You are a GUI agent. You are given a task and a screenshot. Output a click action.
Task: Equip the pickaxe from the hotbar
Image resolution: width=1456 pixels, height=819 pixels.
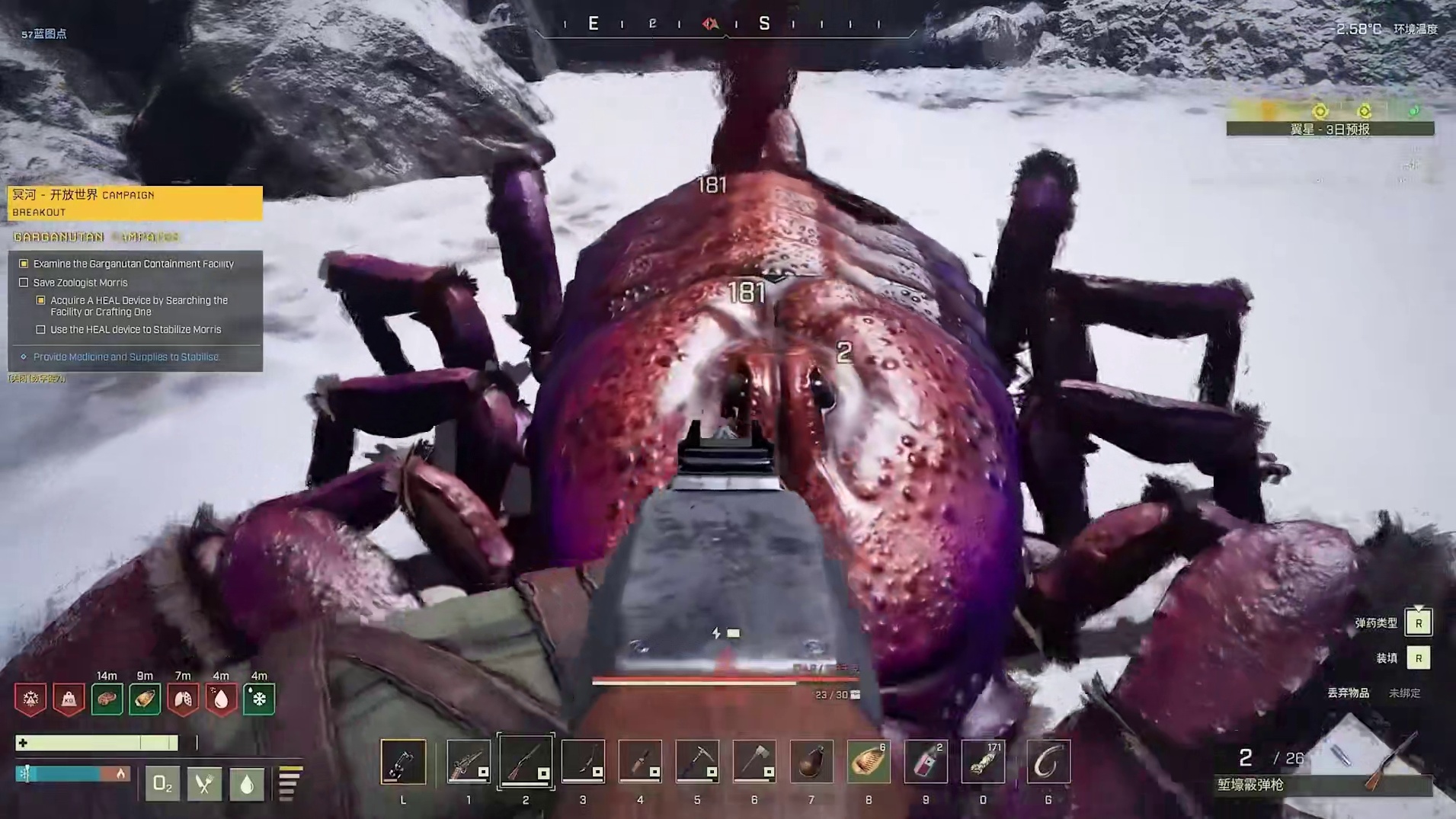(x=697, y=761)
